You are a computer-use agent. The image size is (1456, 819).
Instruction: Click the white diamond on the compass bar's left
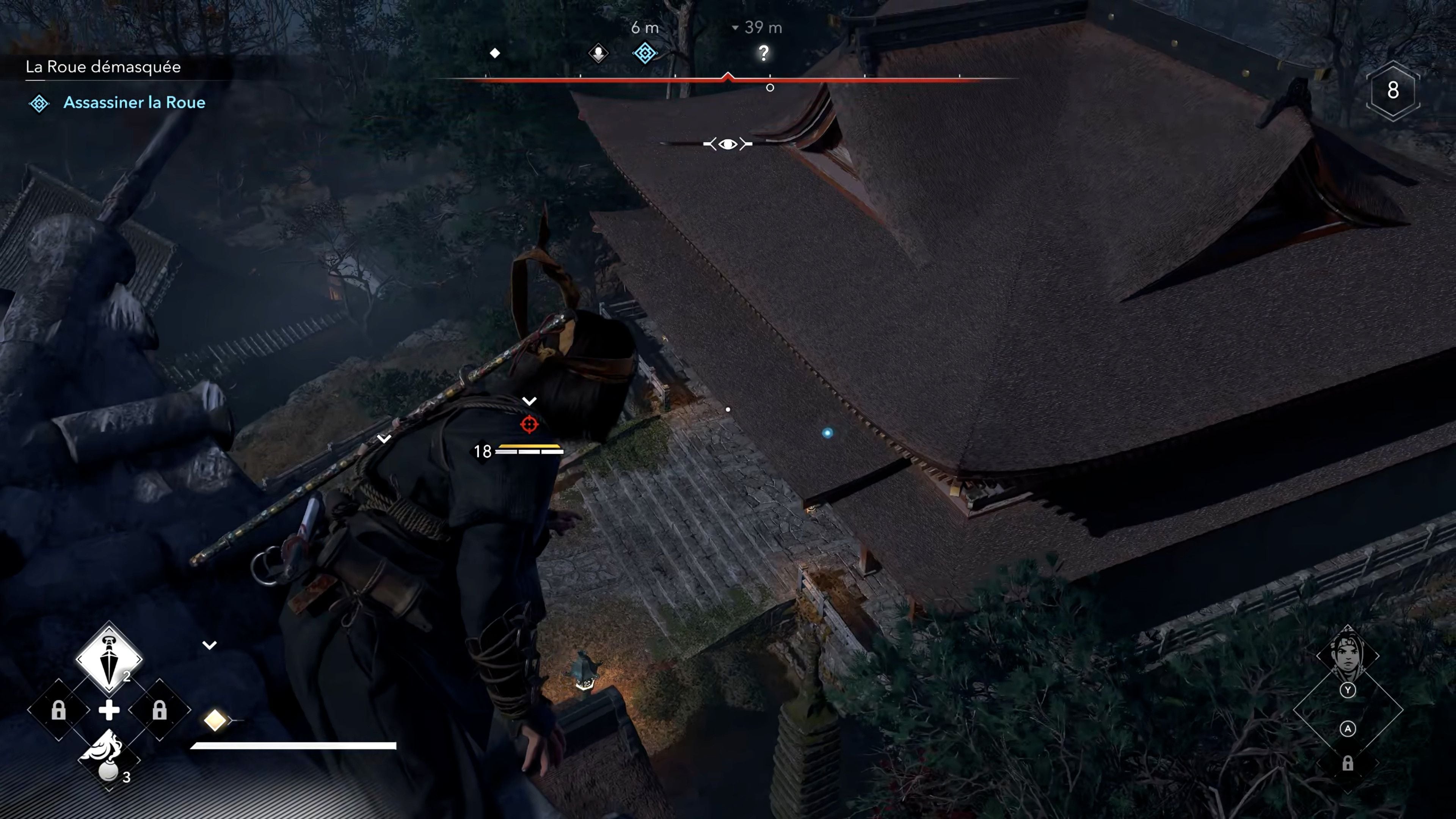(496, 54)
